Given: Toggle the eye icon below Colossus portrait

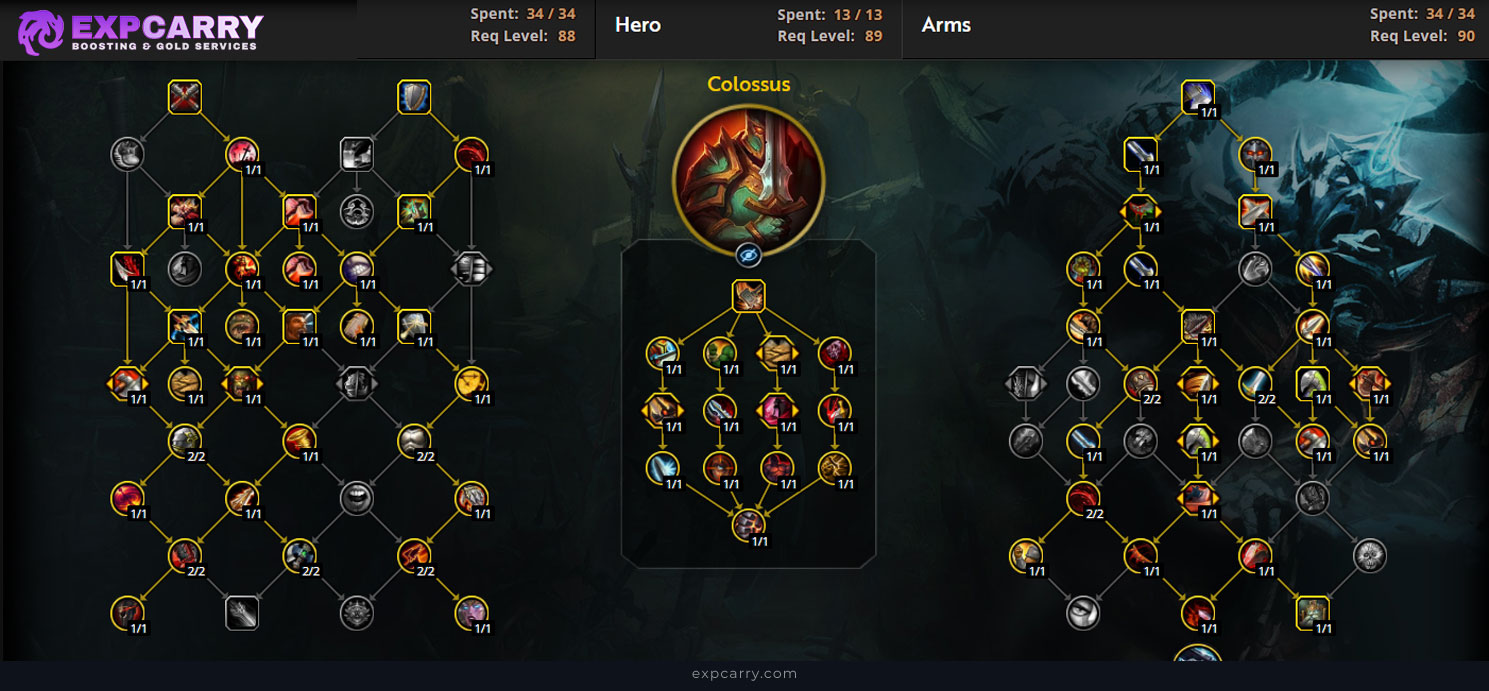Looking at the screenshot, I should [x=748, y=256].
